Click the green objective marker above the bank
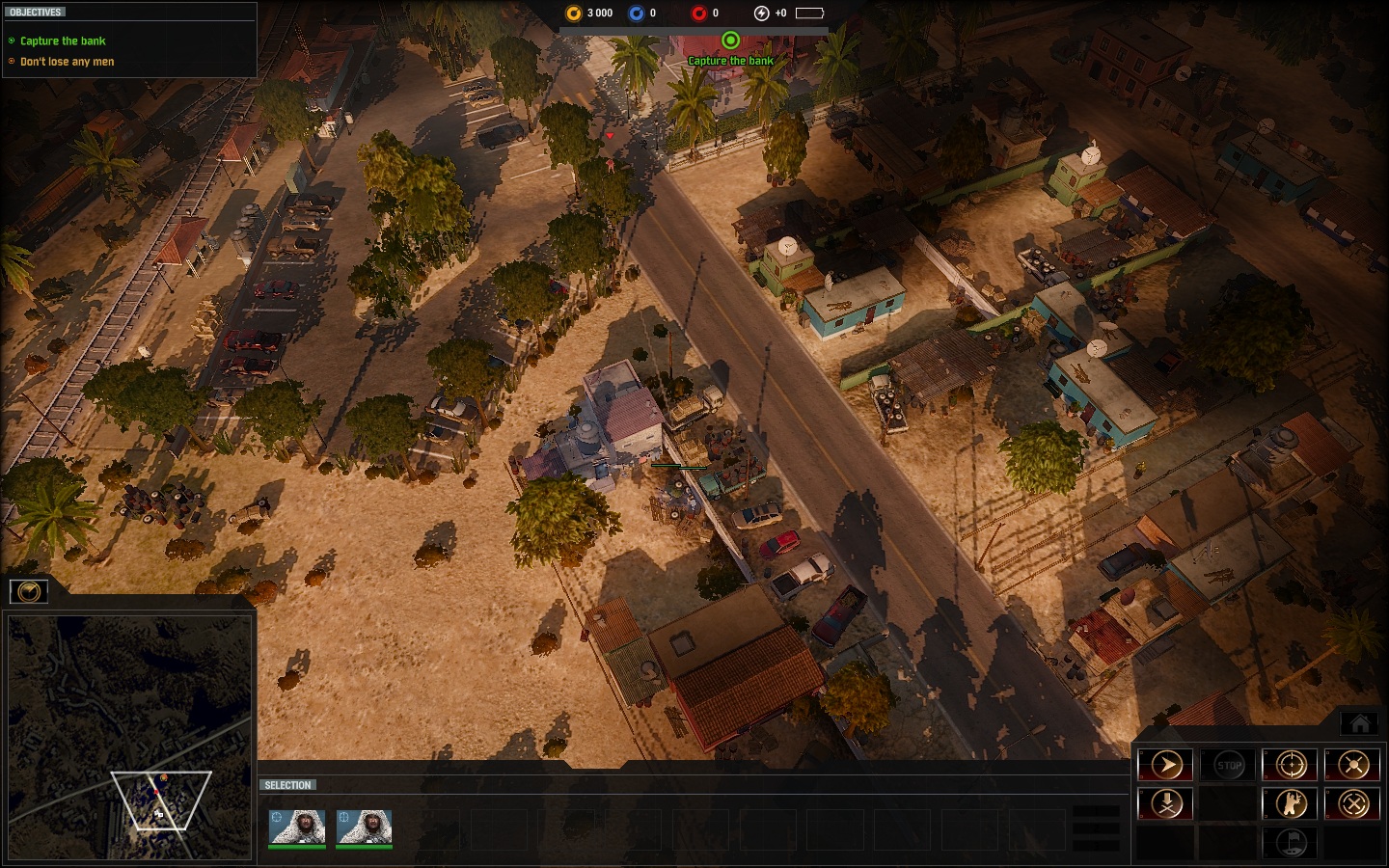Image resolution: width=1389 pixels, height=868 pixels. [730, 41]
